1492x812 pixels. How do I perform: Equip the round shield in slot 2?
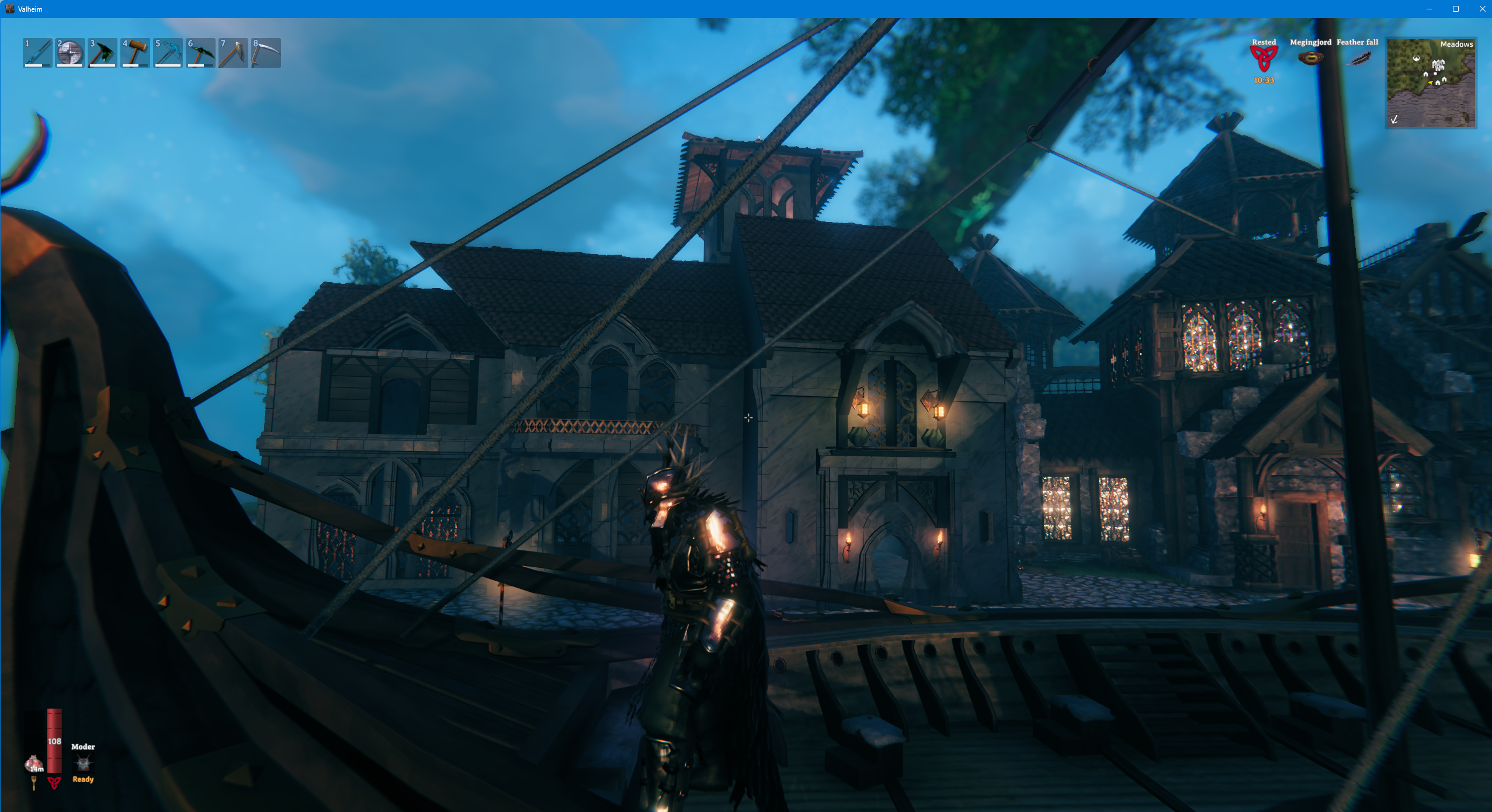70,53
